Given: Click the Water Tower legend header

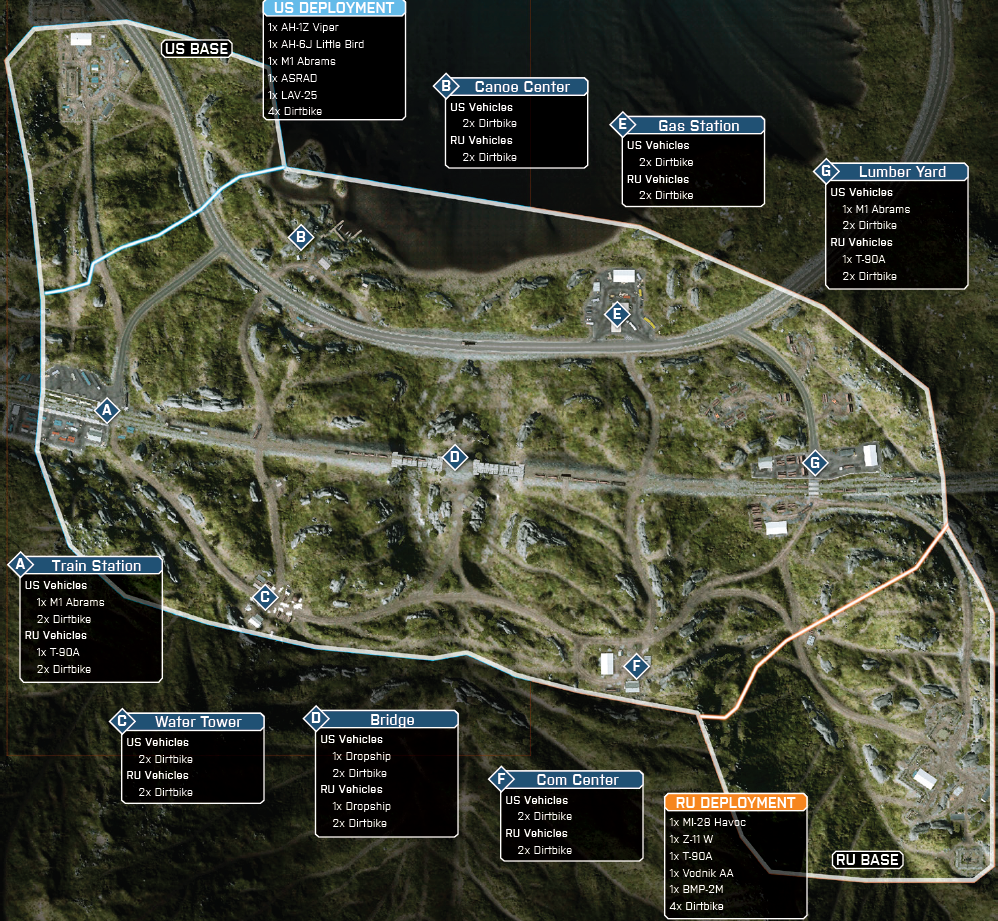Looking at the screenshot, I should click(197, 721).
